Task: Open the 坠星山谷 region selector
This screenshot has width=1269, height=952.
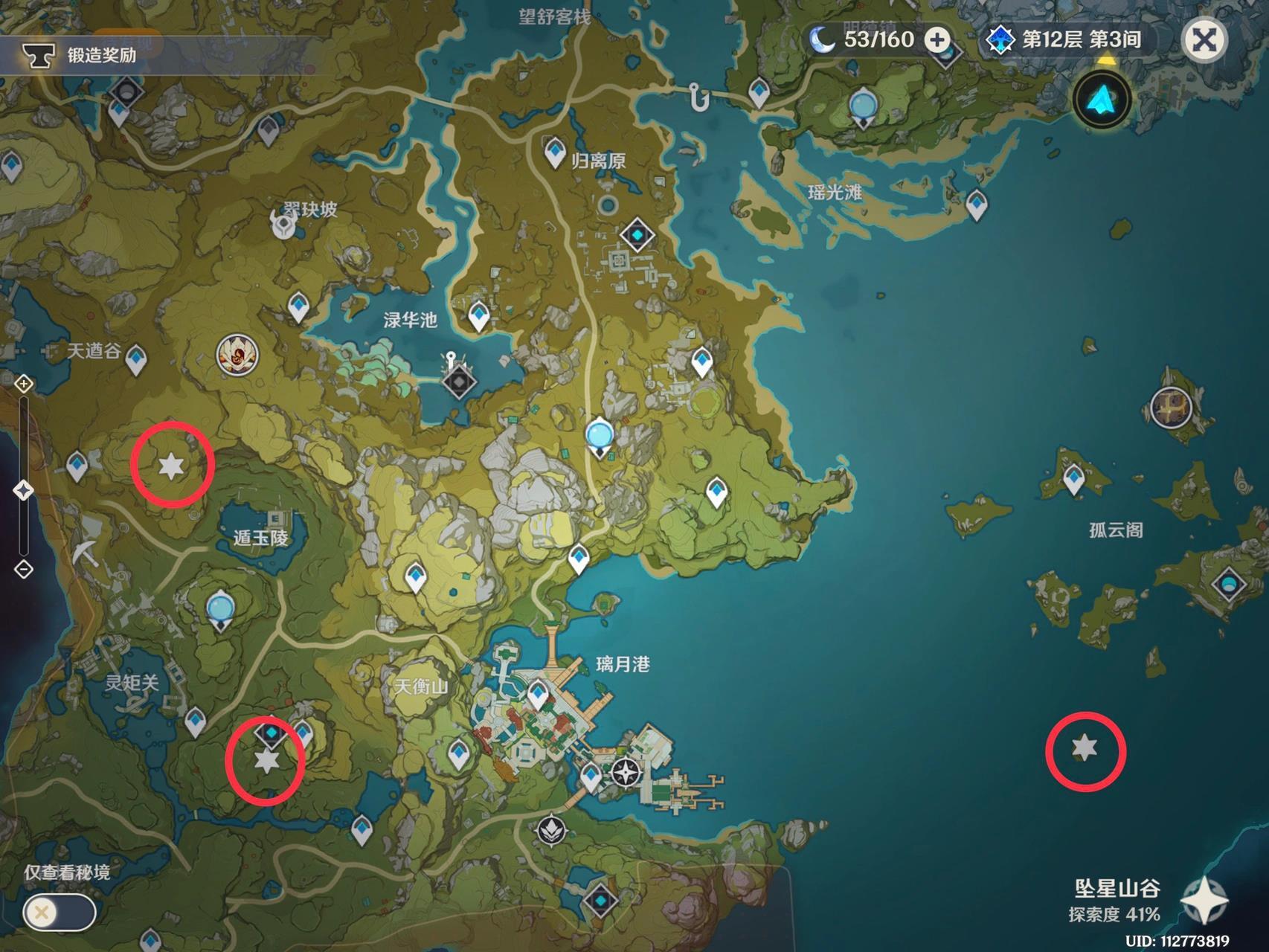Action: 1204,898
